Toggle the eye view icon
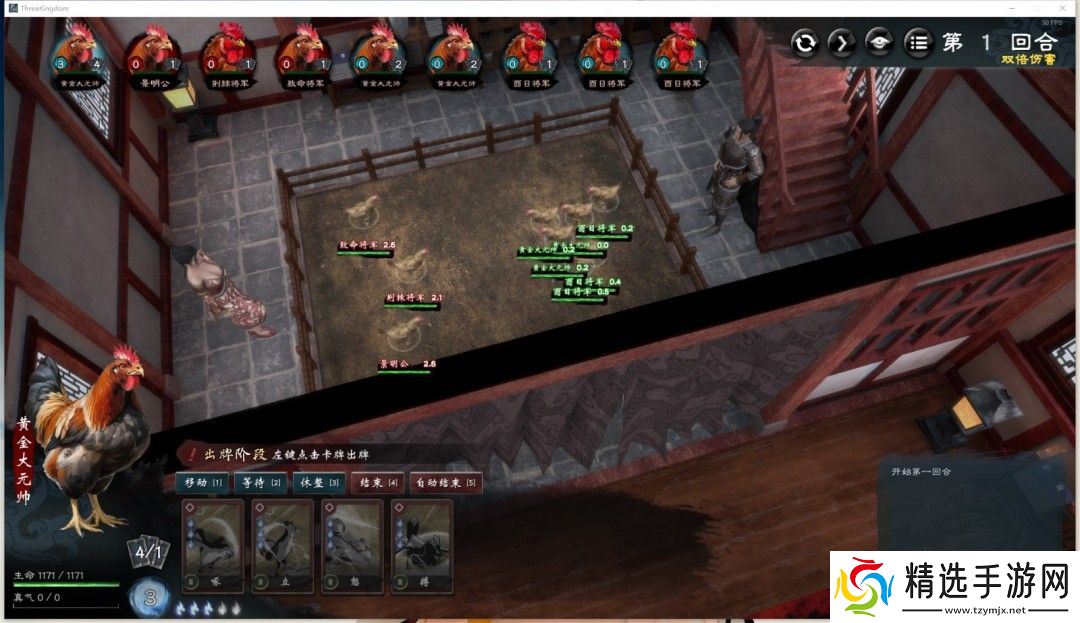This screenshot has width=1080, height=623. 879,43
